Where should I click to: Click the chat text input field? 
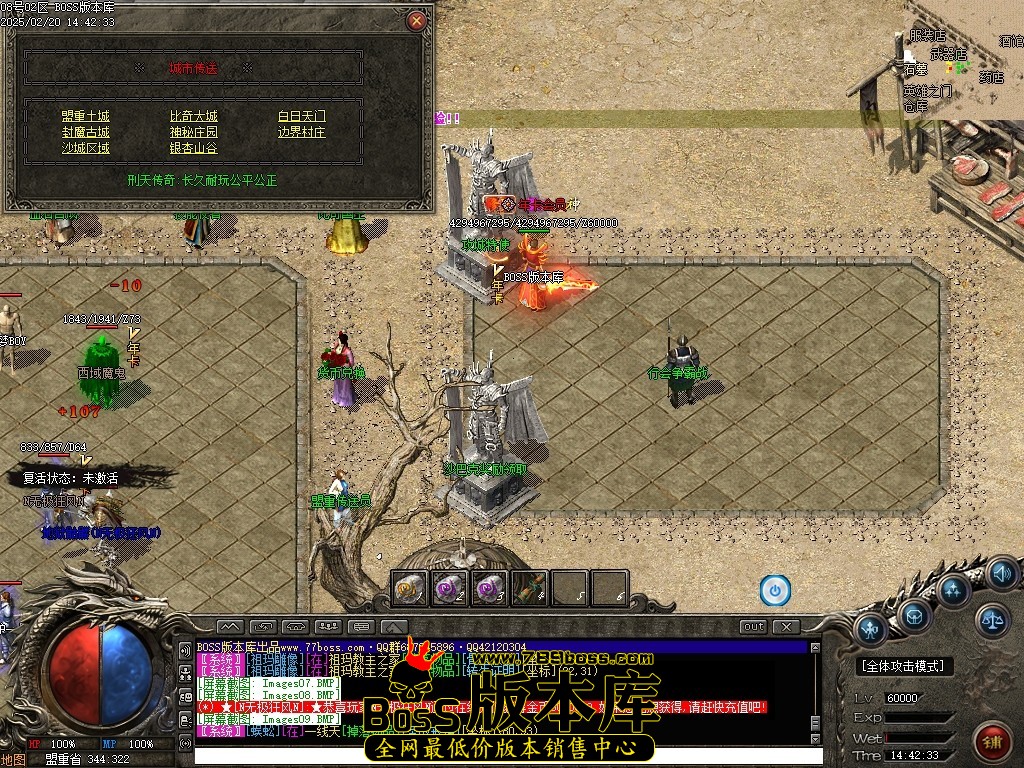(x=500, y=755)
